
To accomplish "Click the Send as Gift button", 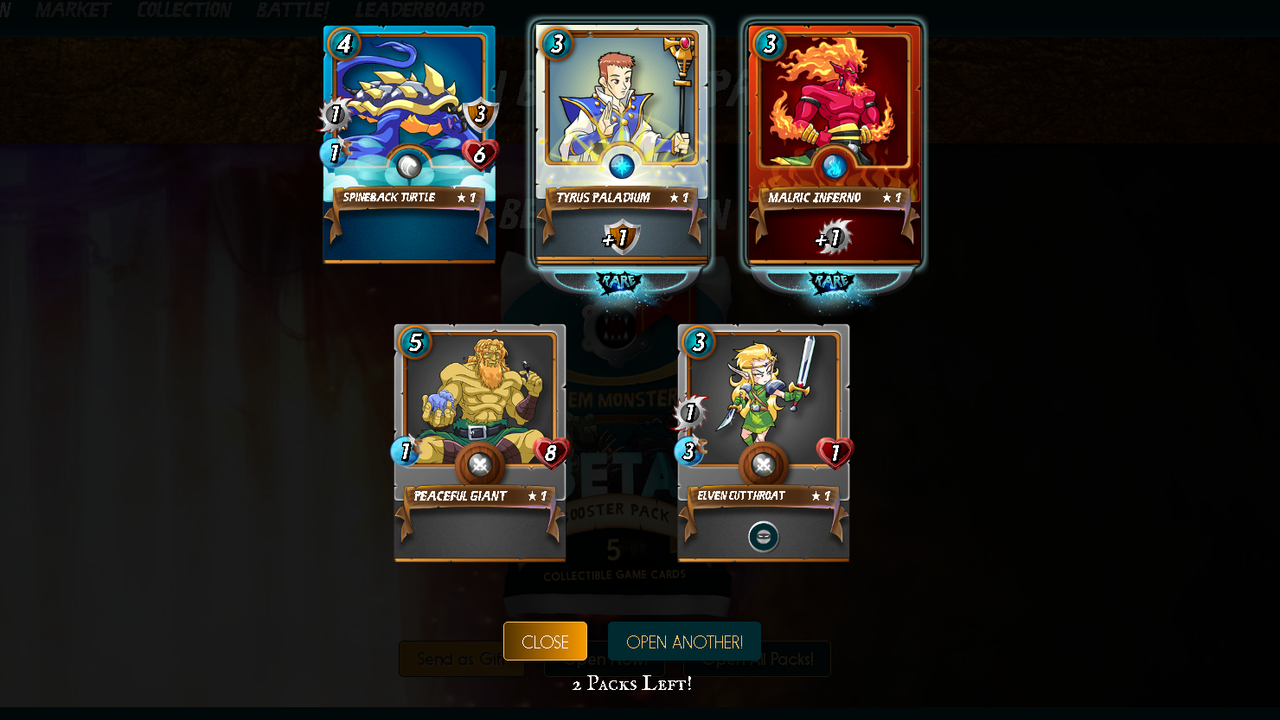I will click(x=461, y=658).
